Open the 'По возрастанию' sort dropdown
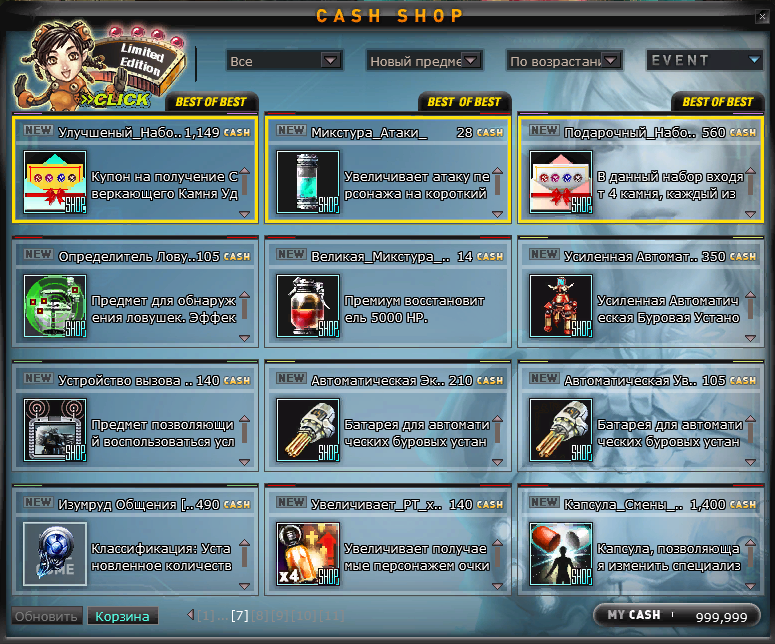Image resolution: width=775 pixels, height=644 pixels. 564,61
